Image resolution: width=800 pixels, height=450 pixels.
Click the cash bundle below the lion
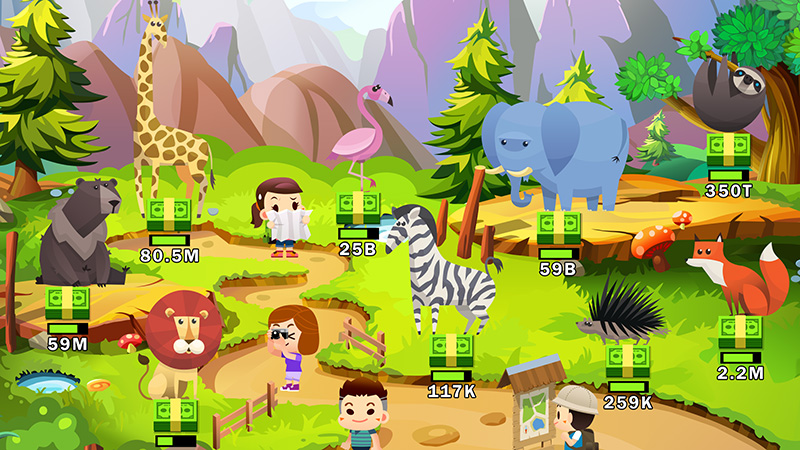click(x=175, y=415)
